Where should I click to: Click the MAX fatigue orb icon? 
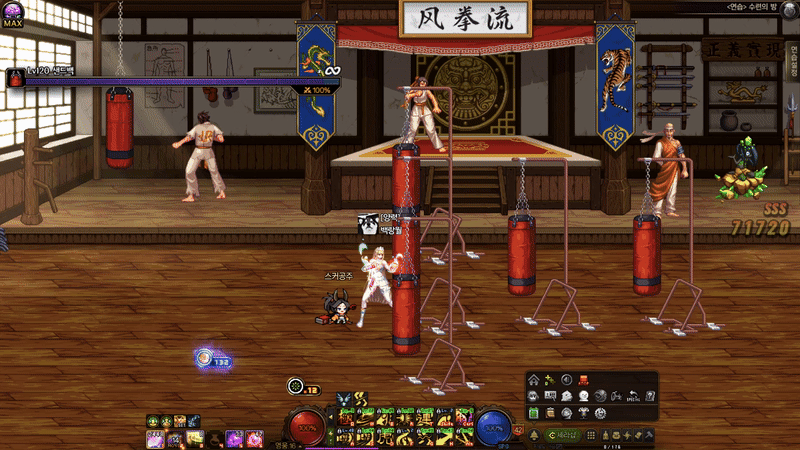tap(13, 11)
